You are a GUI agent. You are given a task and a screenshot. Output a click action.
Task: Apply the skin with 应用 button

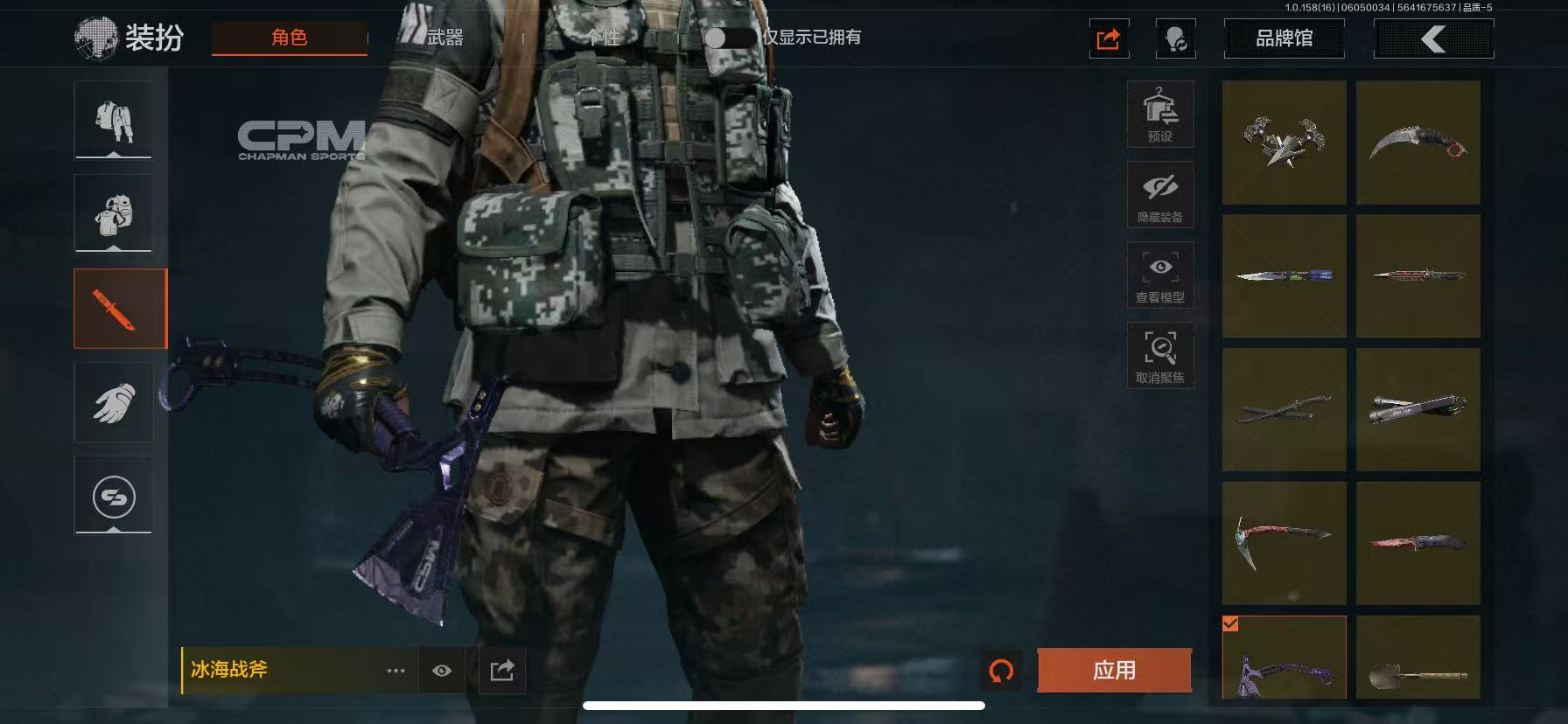click(x=1114, y=671)
